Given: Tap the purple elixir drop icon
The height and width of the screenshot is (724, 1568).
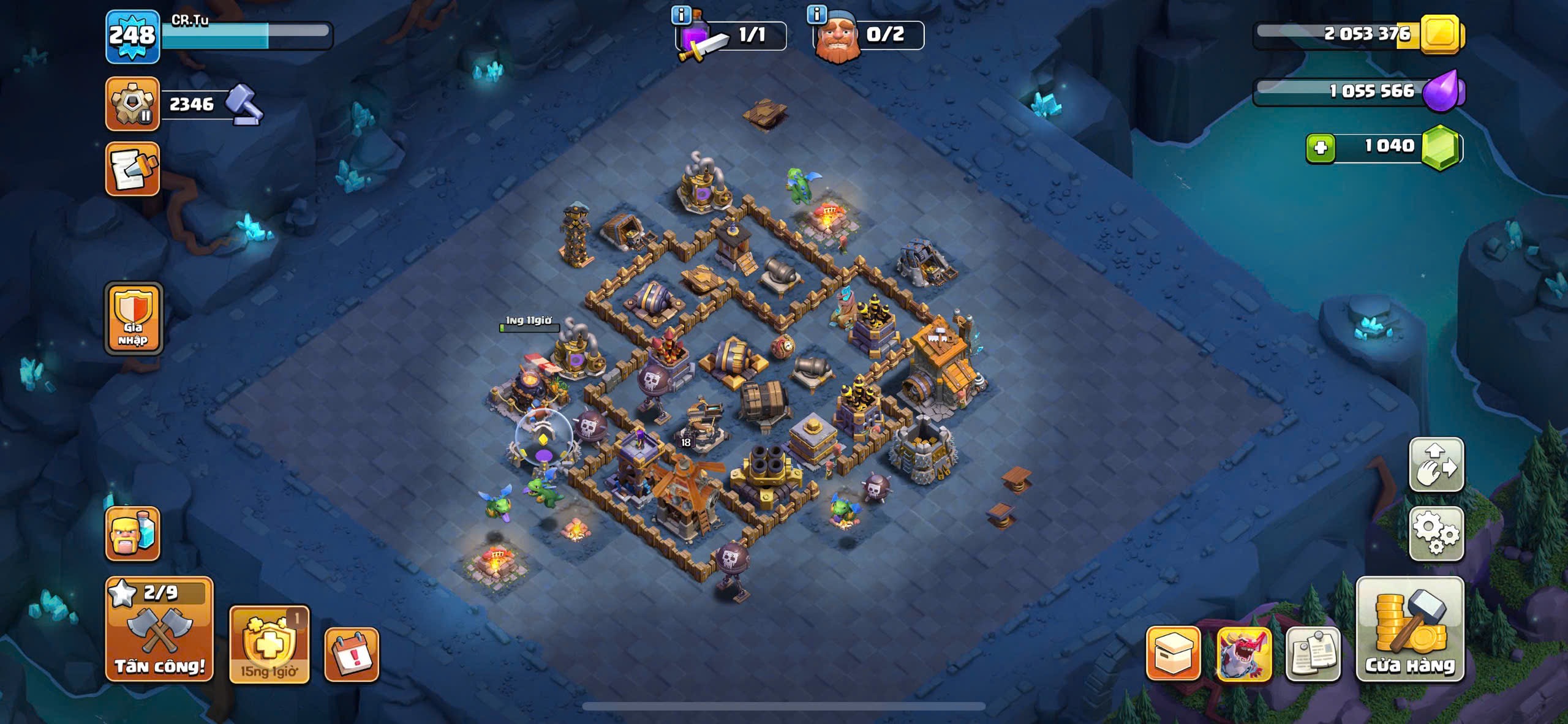Looking at the screenshot, I should coord(1443,91).
